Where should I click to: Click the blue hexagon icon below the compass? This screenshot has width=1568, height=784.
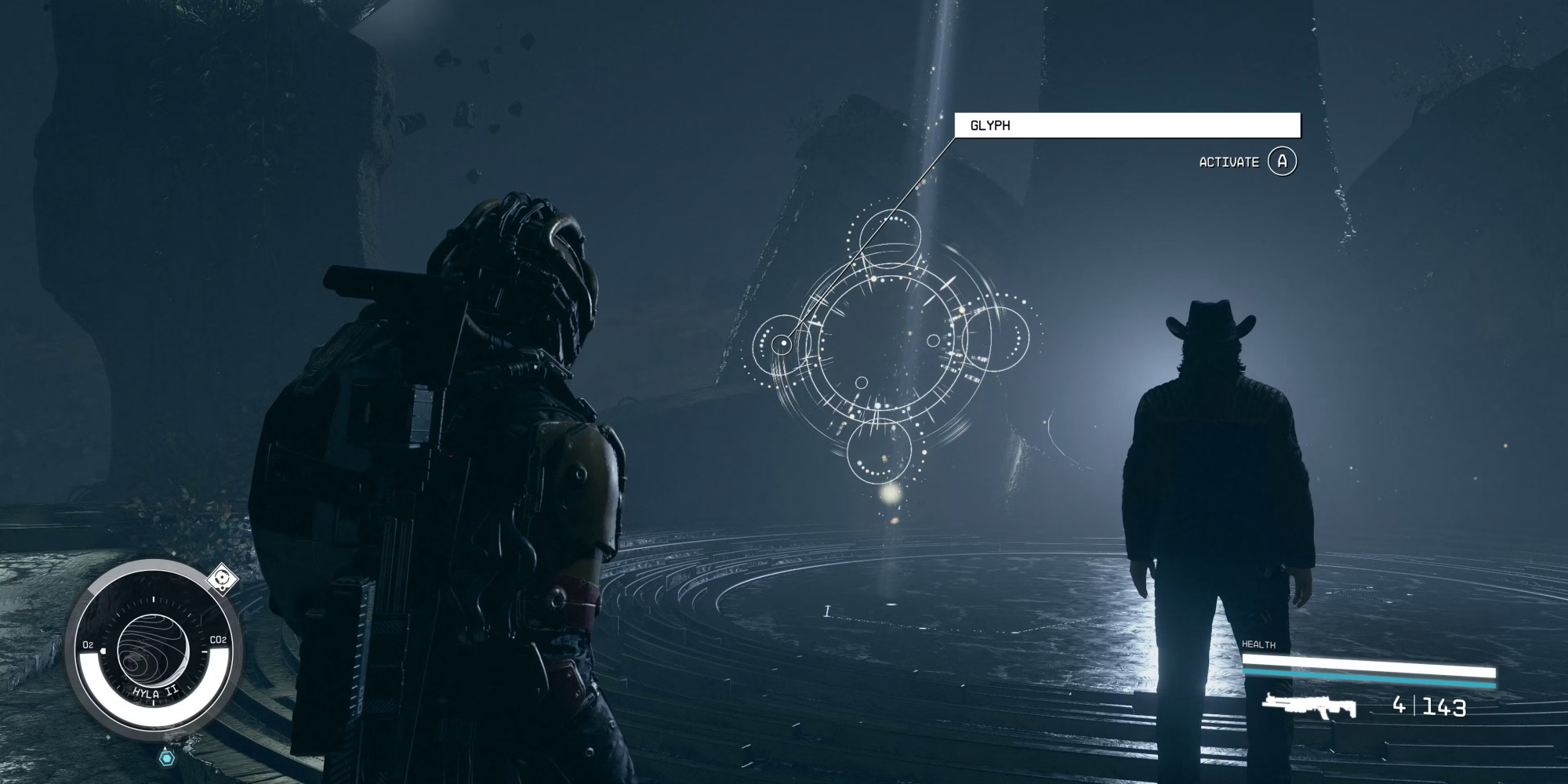coord(167,758)
